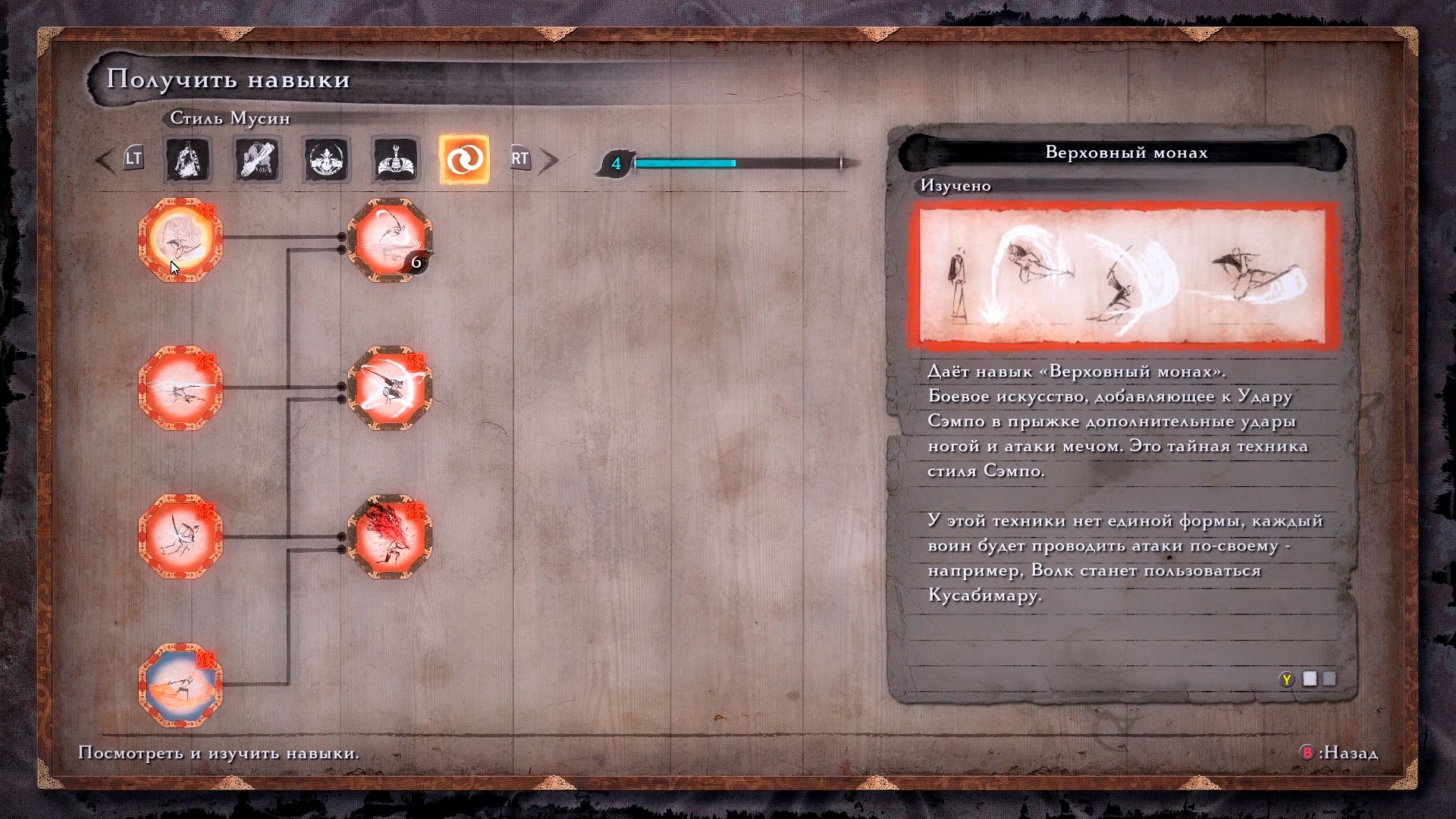The height and width of the screenshot is (819, 1456).
Task: Click the right arrow to next skill tree
Action: point(549,160)
